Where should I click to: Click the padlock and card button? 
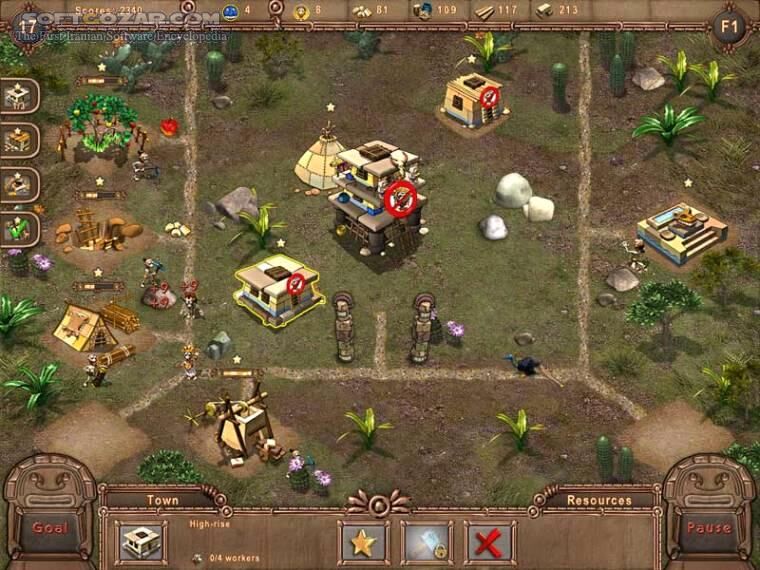(x=427, y=542)
